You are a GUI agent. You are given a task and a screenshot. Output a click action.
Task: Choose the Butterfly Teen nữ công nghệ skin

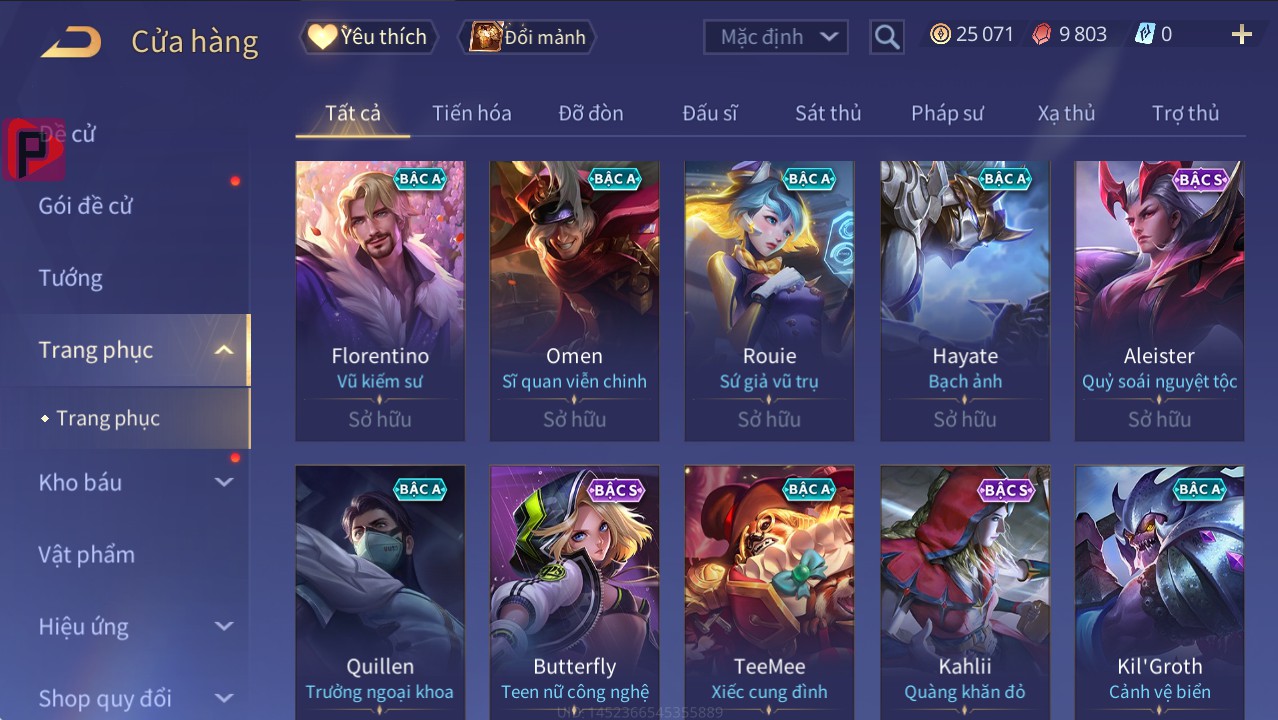574,590
